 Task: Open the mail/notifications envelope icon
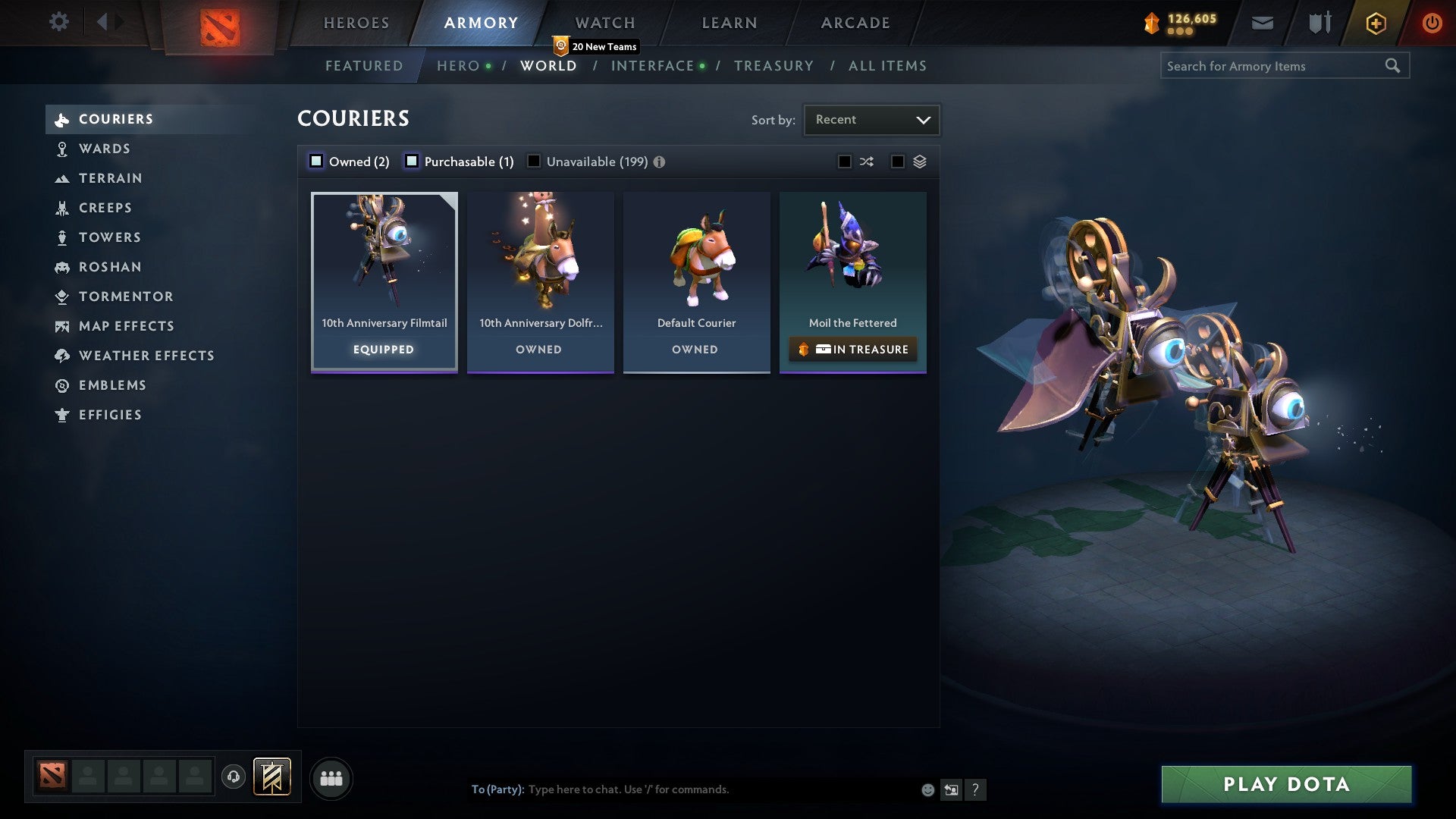coord(1262,23)
